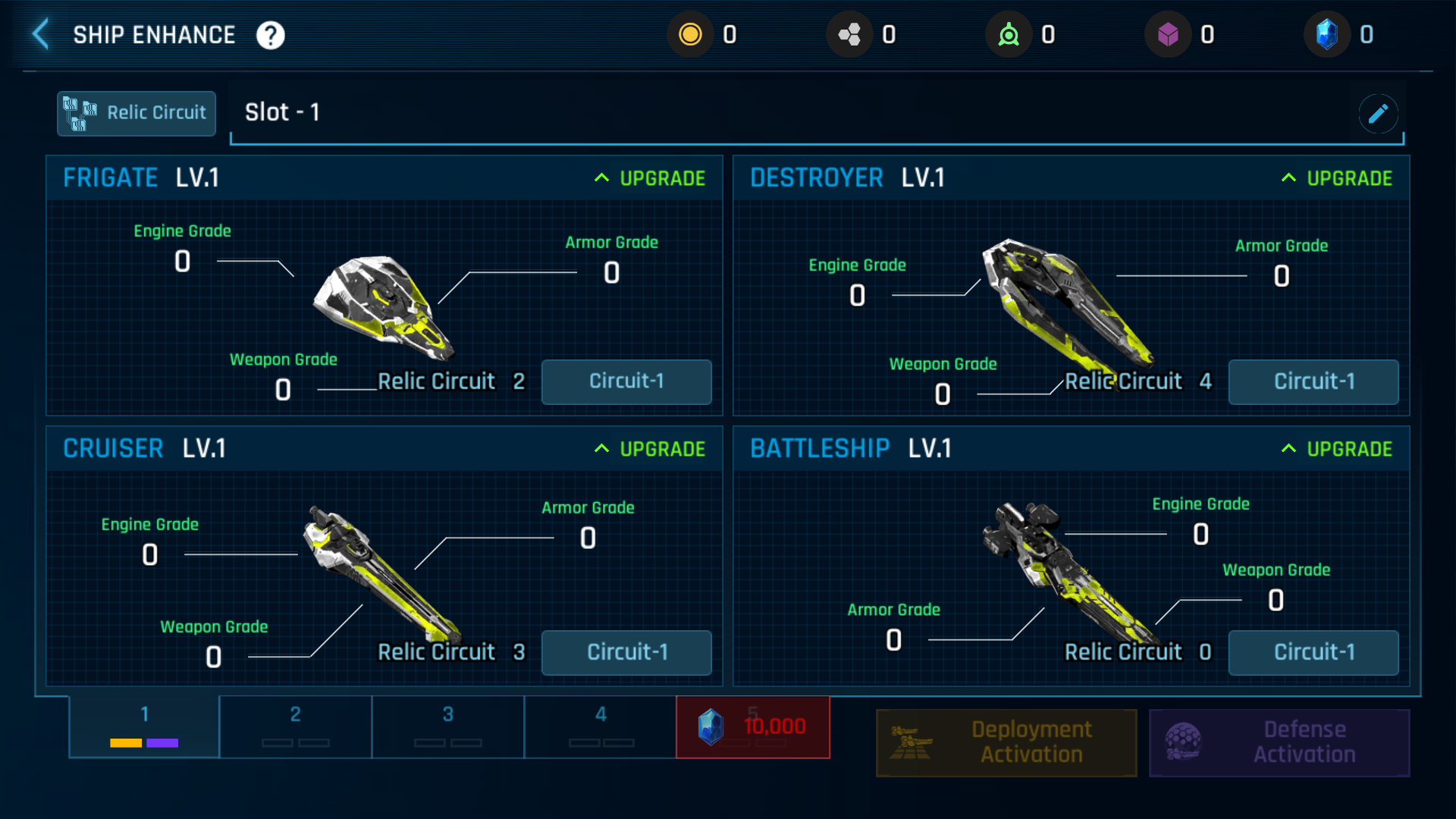Image resolution: width=1456 pixels, height=819 pixels.
Task: Activate Defense Activation
Action: tap(1279, 742)
